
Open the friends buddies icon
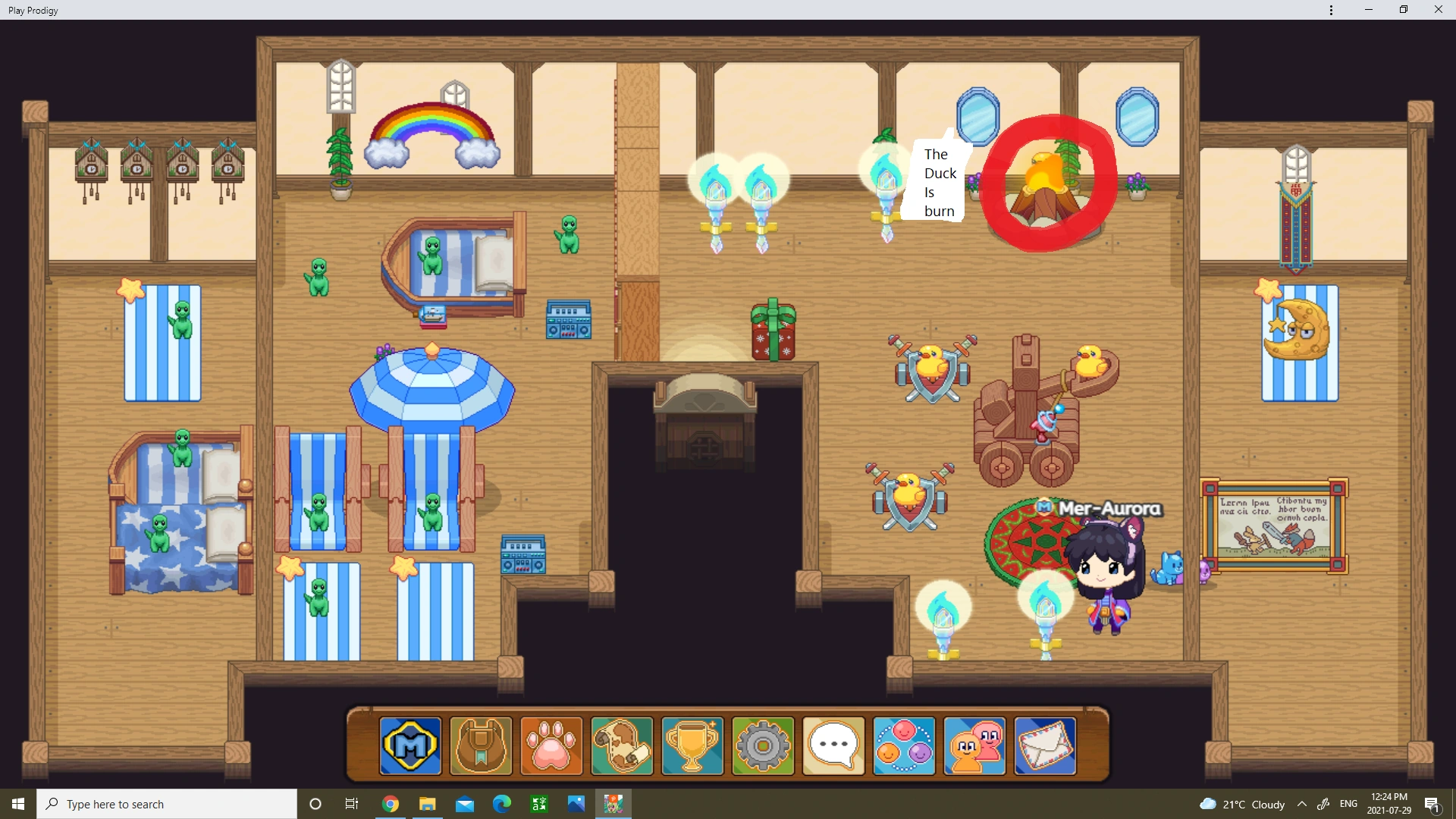click(974, 747)
